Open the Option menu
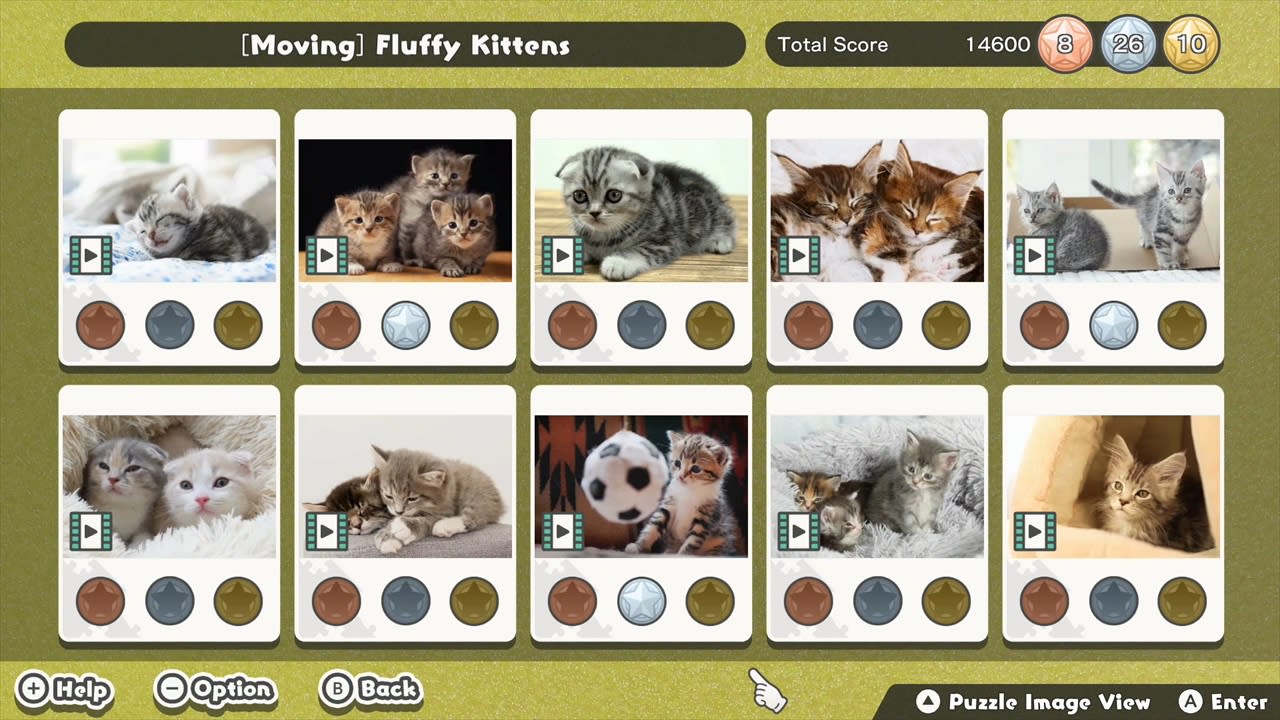 coord(215,690)
